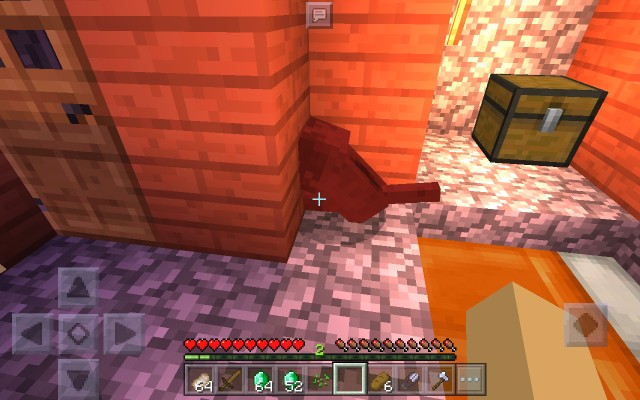
Task: Open inventory with the three-dots button
Action: pyautogui.click(x=470, y=379)
